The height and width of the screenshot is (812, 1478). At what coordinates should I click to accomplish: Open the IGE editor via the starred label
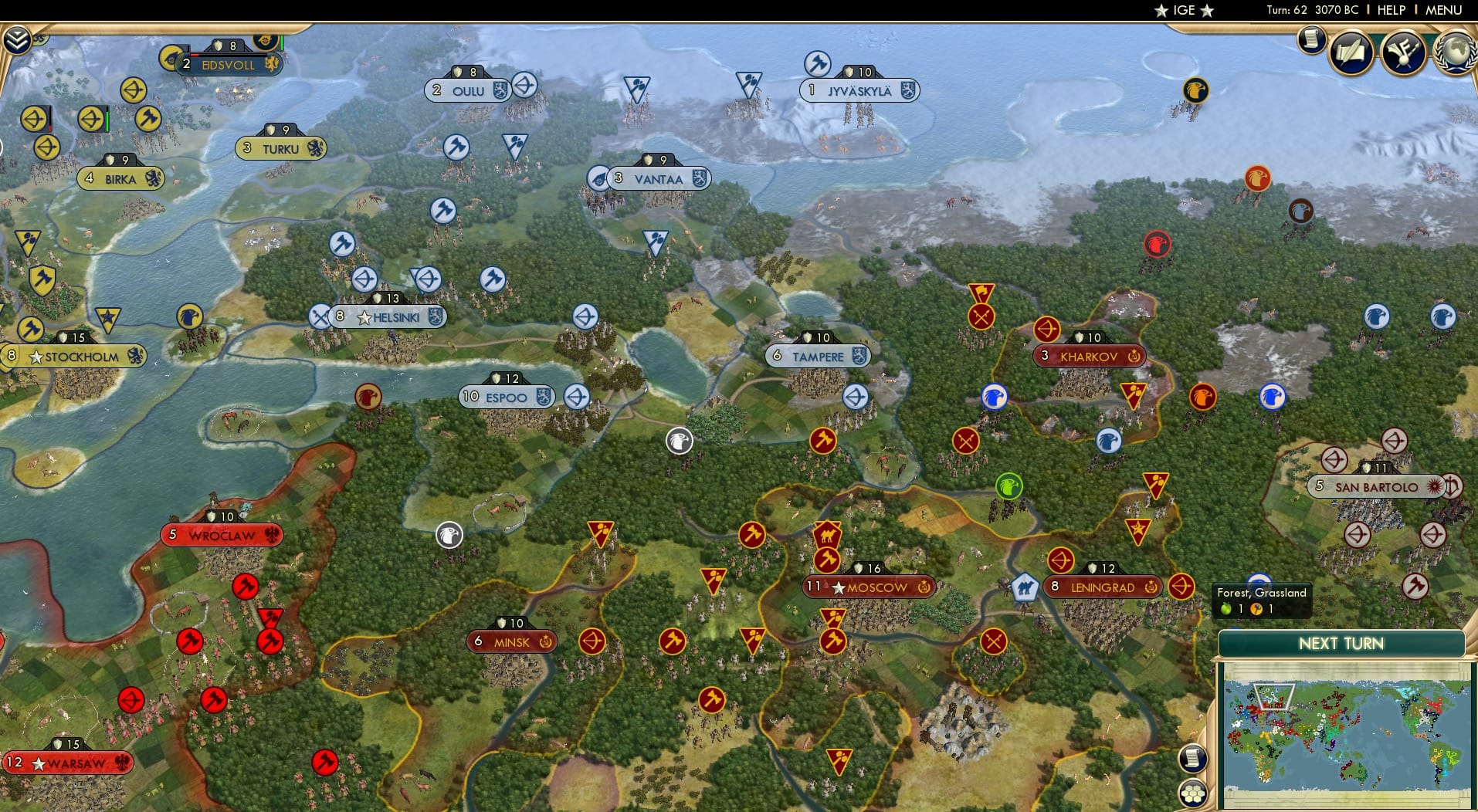(x=1182, y=11)
